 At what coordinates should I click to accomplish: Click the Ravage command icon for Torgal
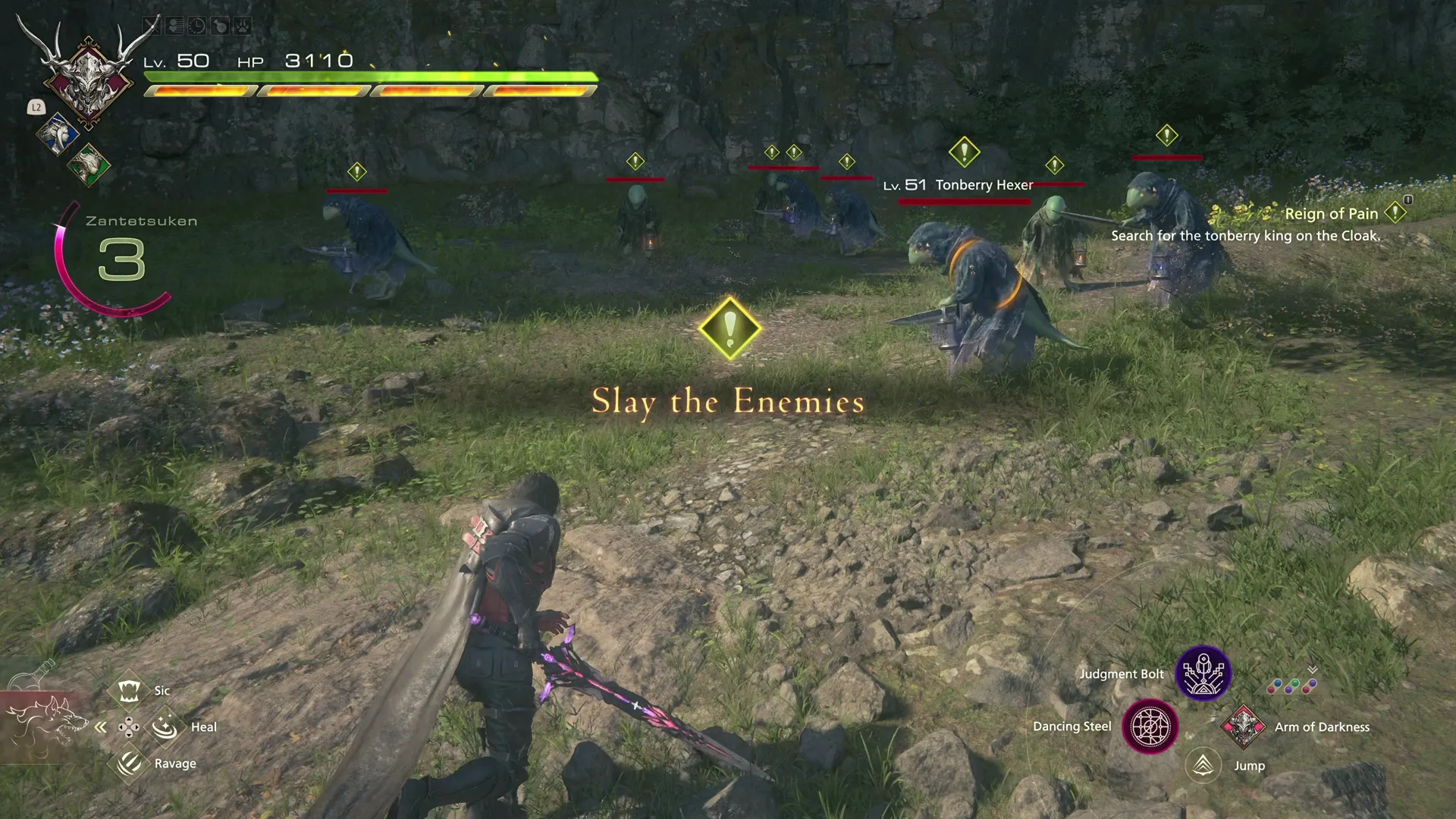(130, 763)
